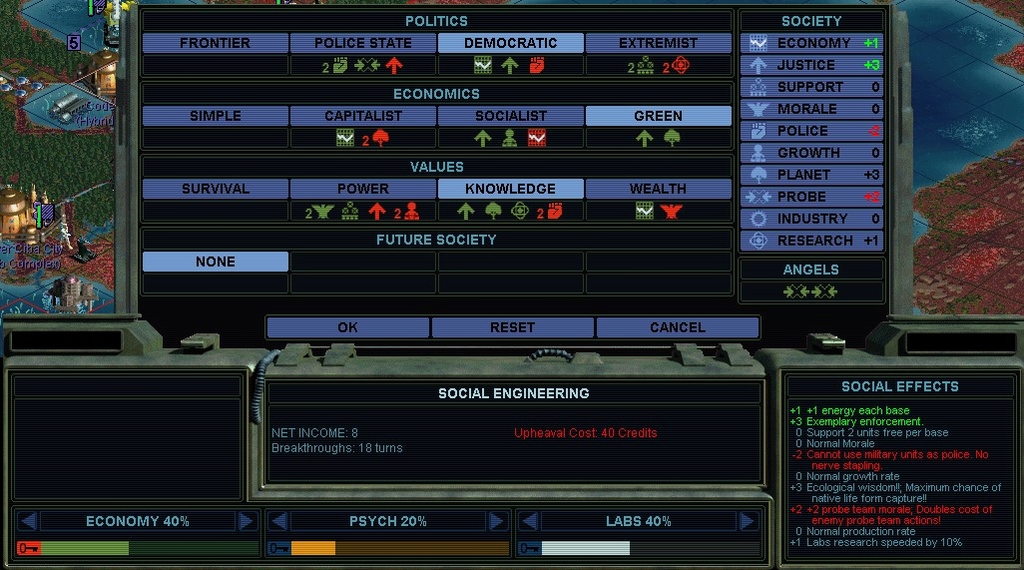Image resolution: width=1024 pixels, height=570 pixels.
Task: Pick Socialist economics
Action: (510, 116)
